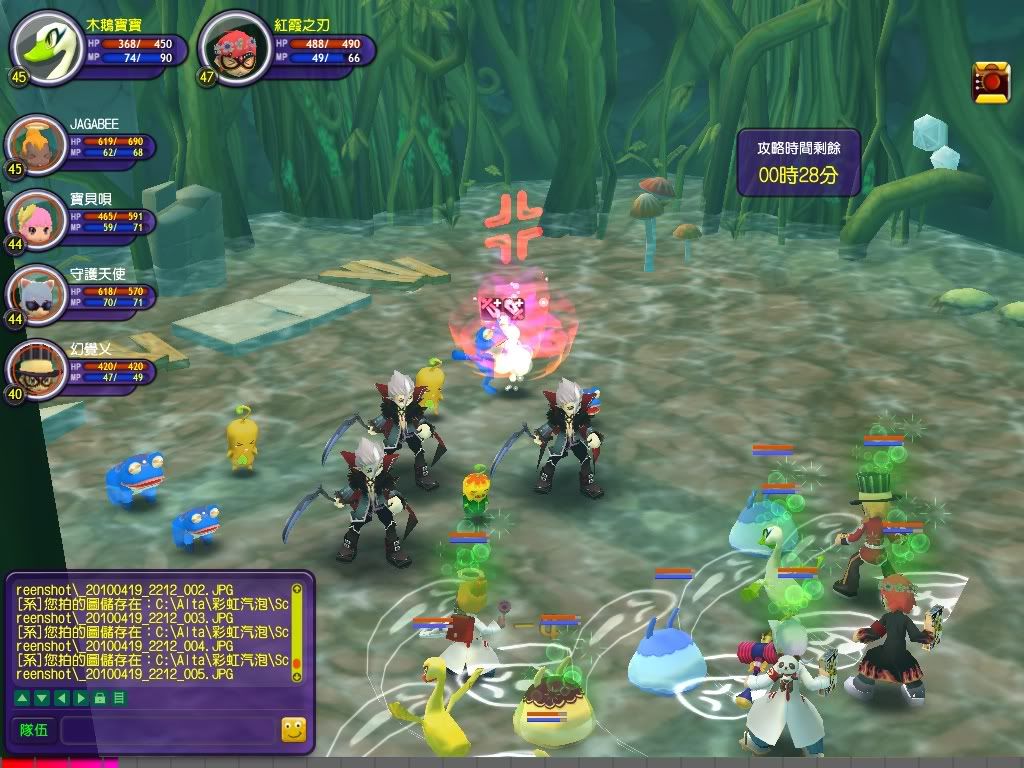Click the chat panel's right-triangle button
This screenshot has height=768, width=1024.
[x=80, y=697]
